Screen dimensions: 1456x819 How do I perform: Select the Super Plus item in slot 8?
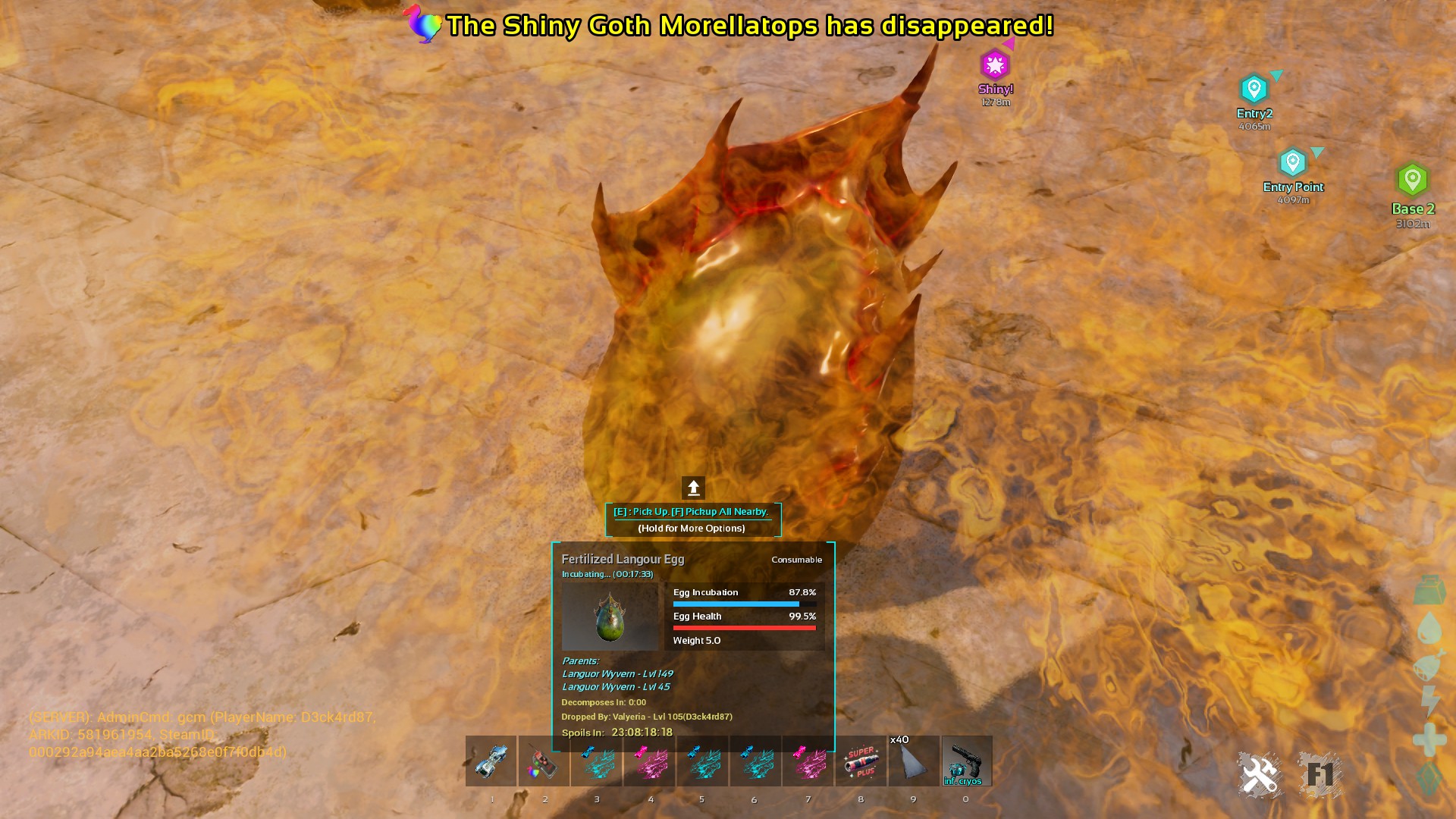(x=861, y=762)
